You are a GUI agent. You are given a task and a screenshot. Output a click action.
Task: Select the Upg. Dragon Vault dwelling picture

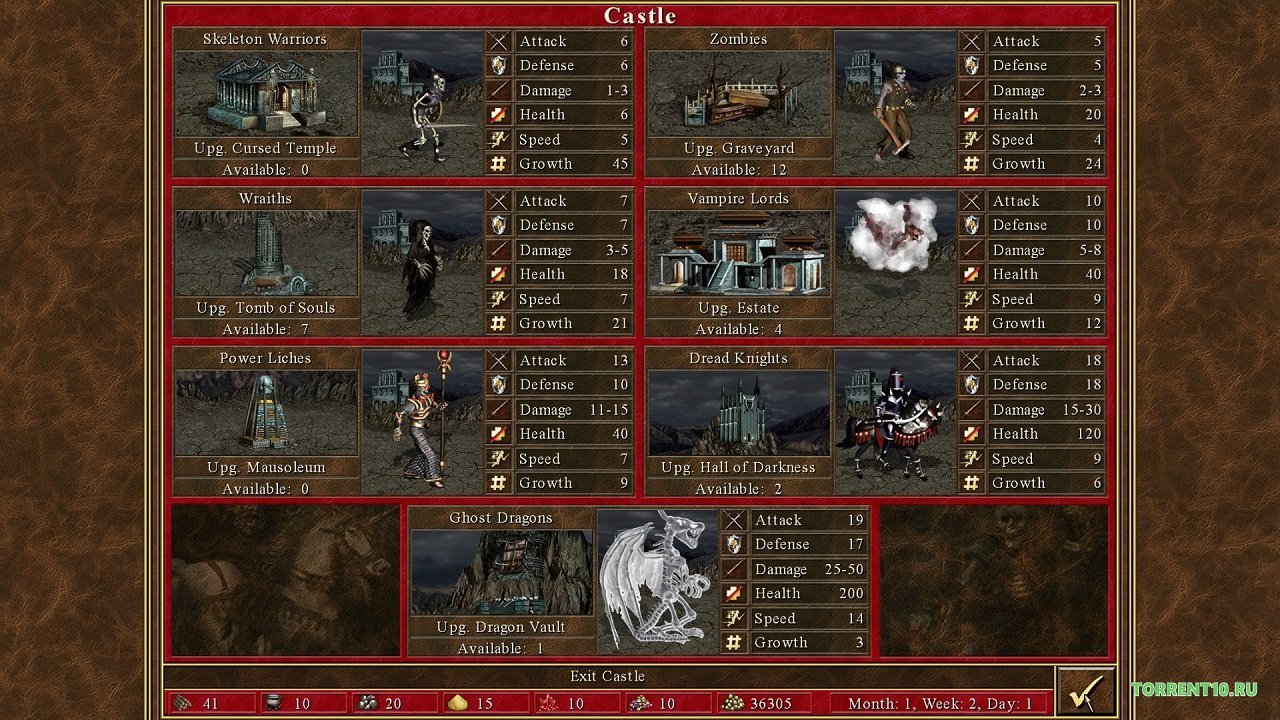tap(501, 572)
